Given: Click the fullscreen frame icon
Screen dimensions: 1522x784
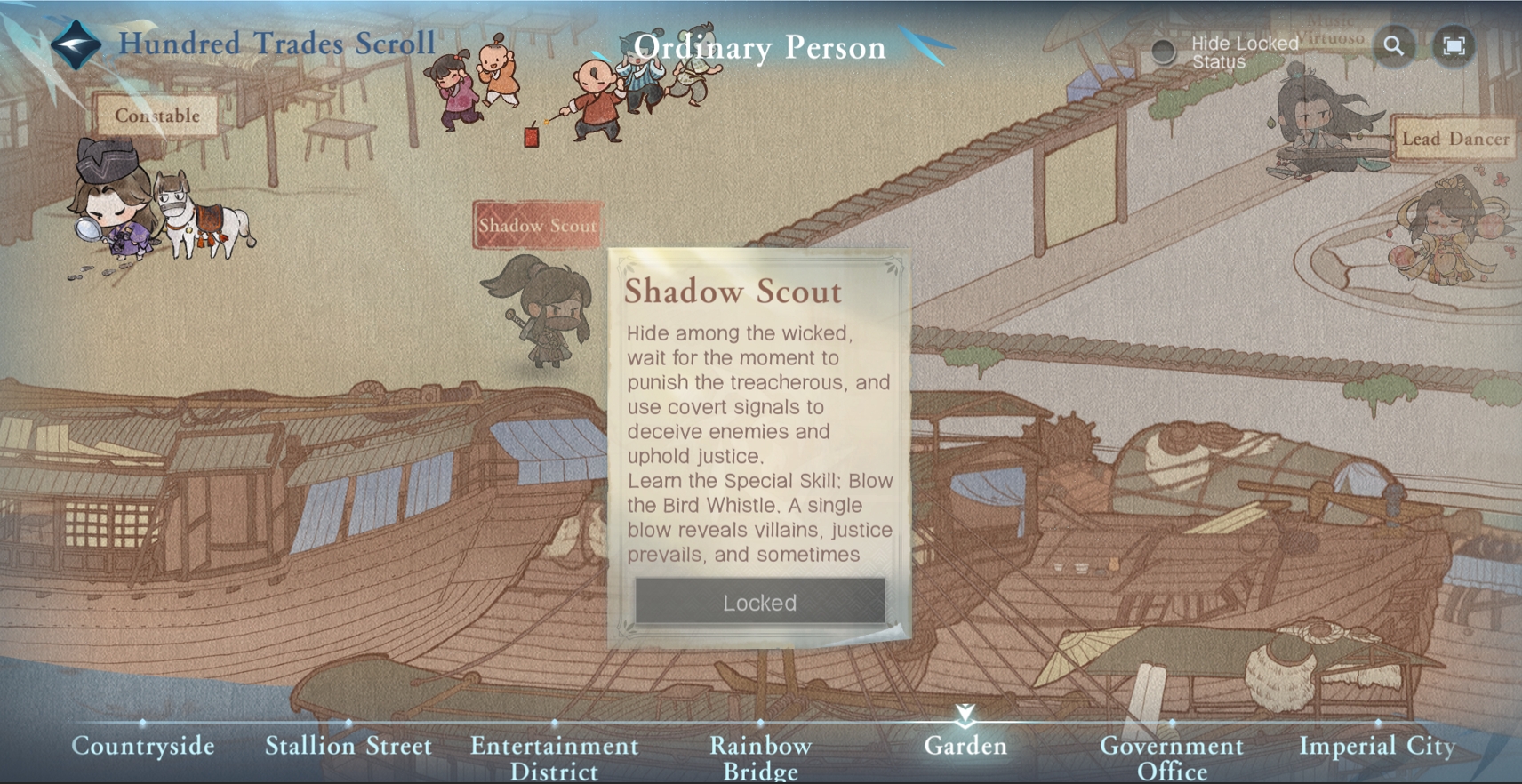Looking at the screenshot, I should click(x=1454, y=45).
